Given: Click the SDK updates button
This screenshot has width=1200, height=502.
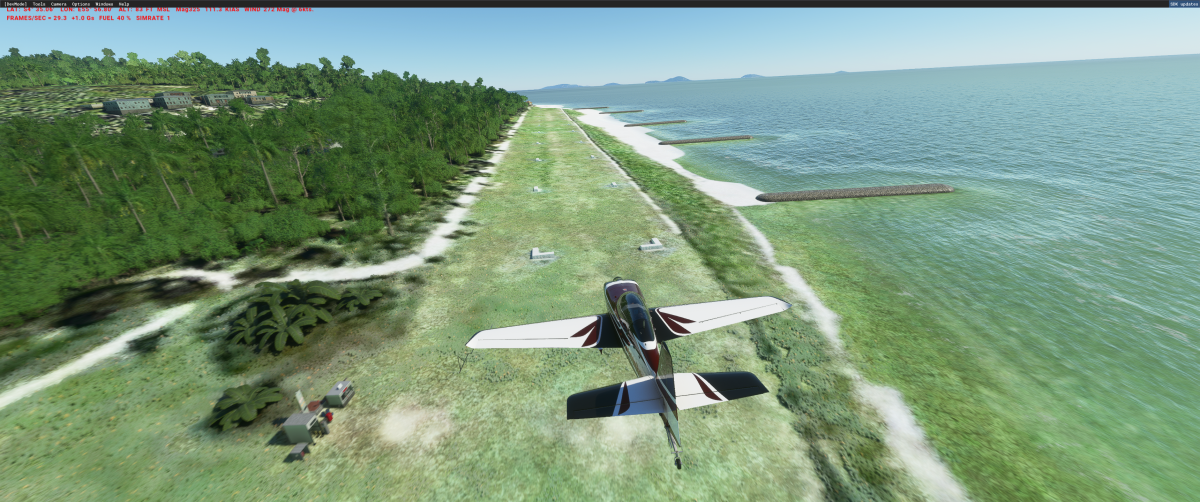Looking at the screenshot, I should tap(1183, 4).
